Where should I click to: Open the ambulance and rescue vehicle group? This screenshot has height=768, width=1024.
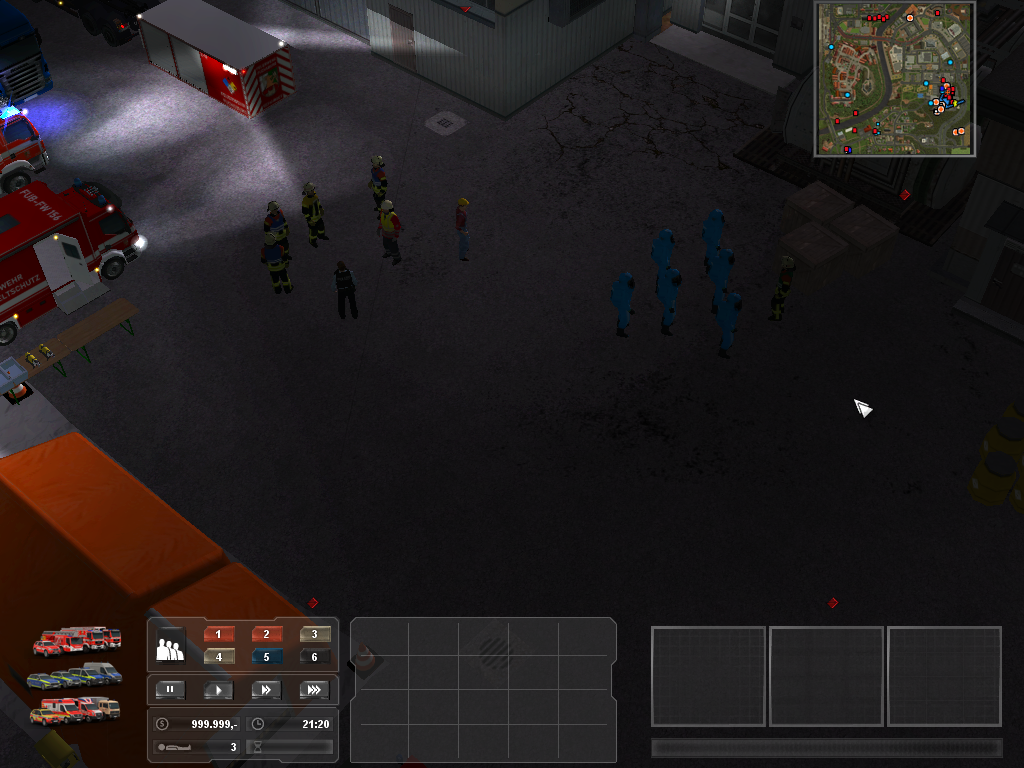coord(74,711)
